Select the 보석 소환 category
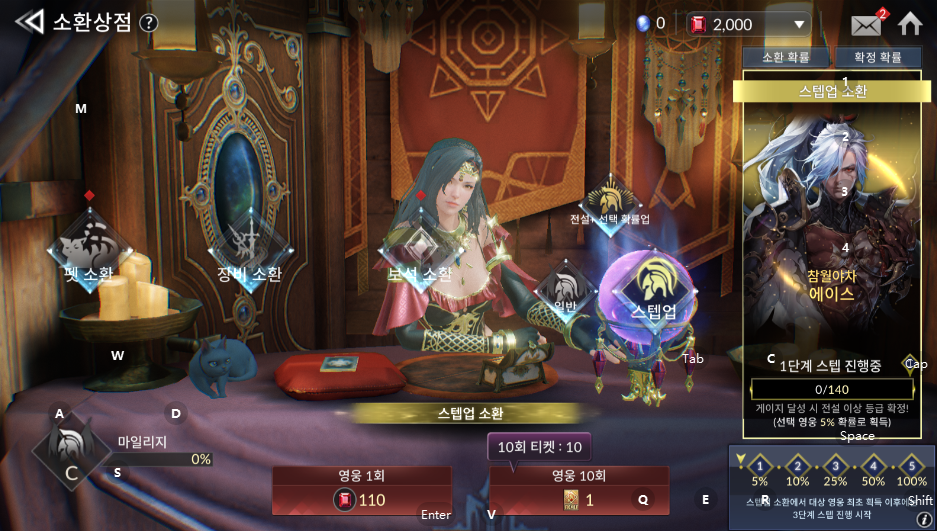Viewport: 937px width, 531px height. point(419,252)
